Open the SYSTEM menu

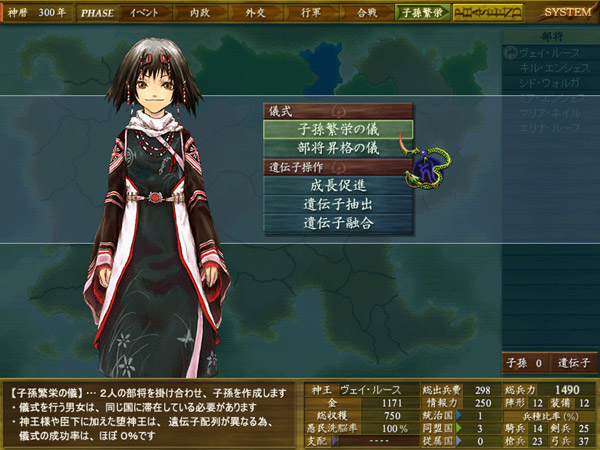coord(566,13)
